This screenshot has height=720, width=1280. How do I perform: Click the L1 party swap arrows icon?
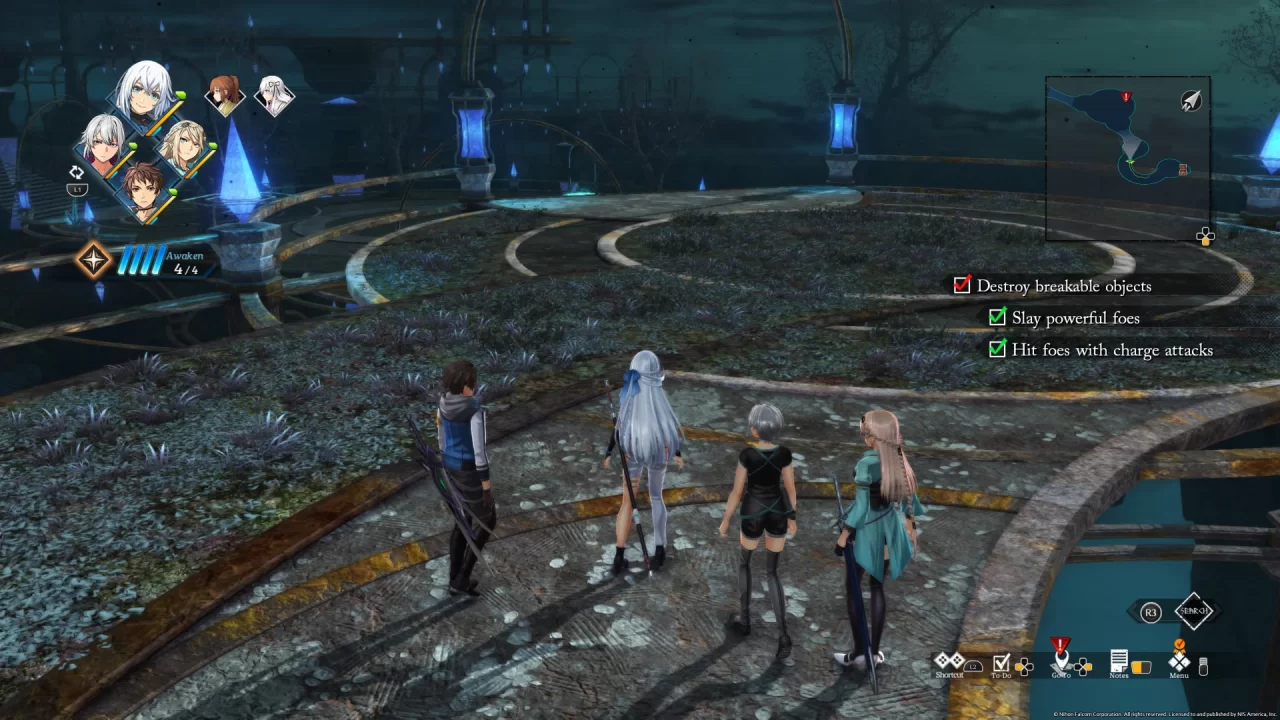pyautogui.click(x=77, y=172)
